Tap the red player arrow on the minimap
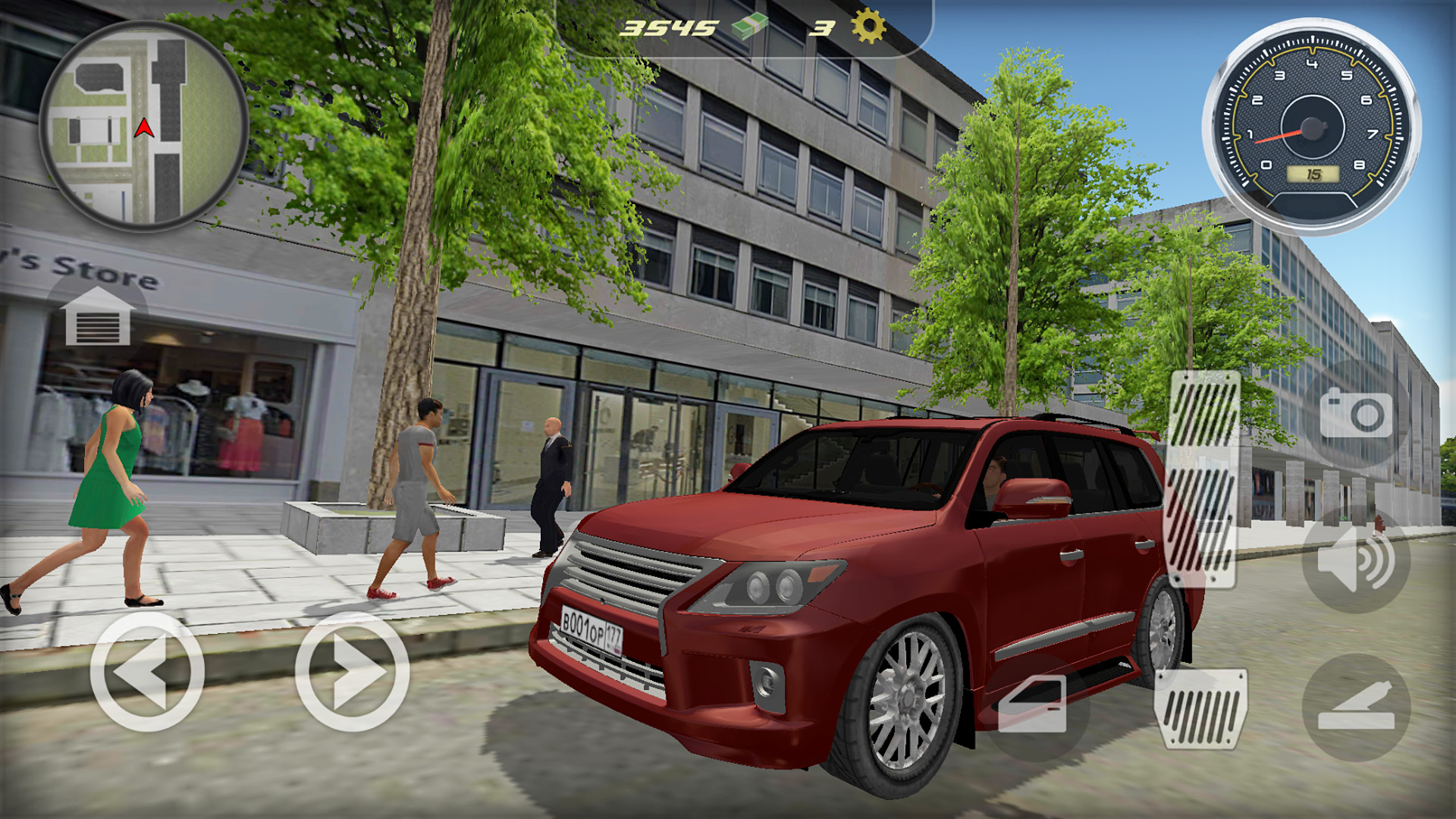Viewport: 1456px width, 819px height. point(146,129)
